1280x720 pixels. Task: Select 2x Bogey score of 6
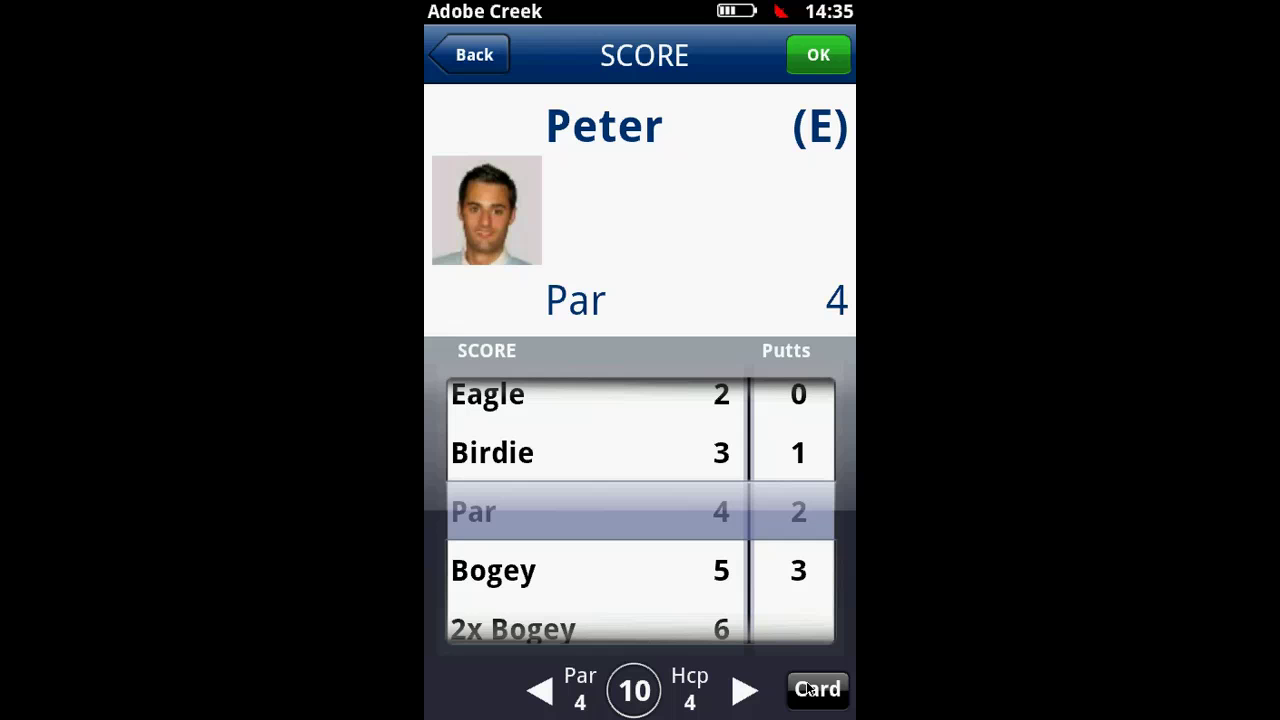(x=596, y=628)
